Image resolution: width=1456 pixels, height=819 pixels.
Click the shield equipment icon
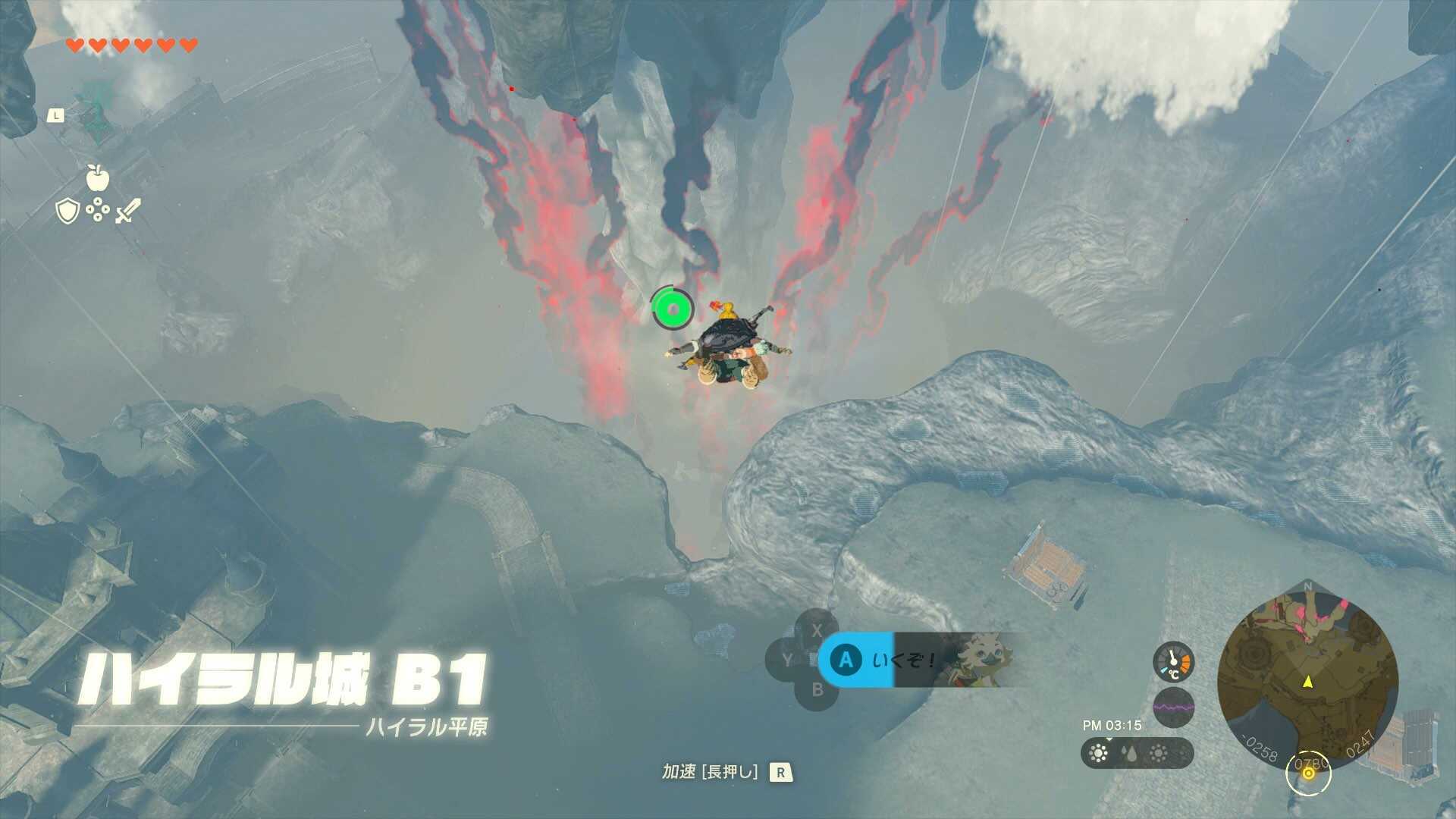pyautogui.click(x=67, y=210)
